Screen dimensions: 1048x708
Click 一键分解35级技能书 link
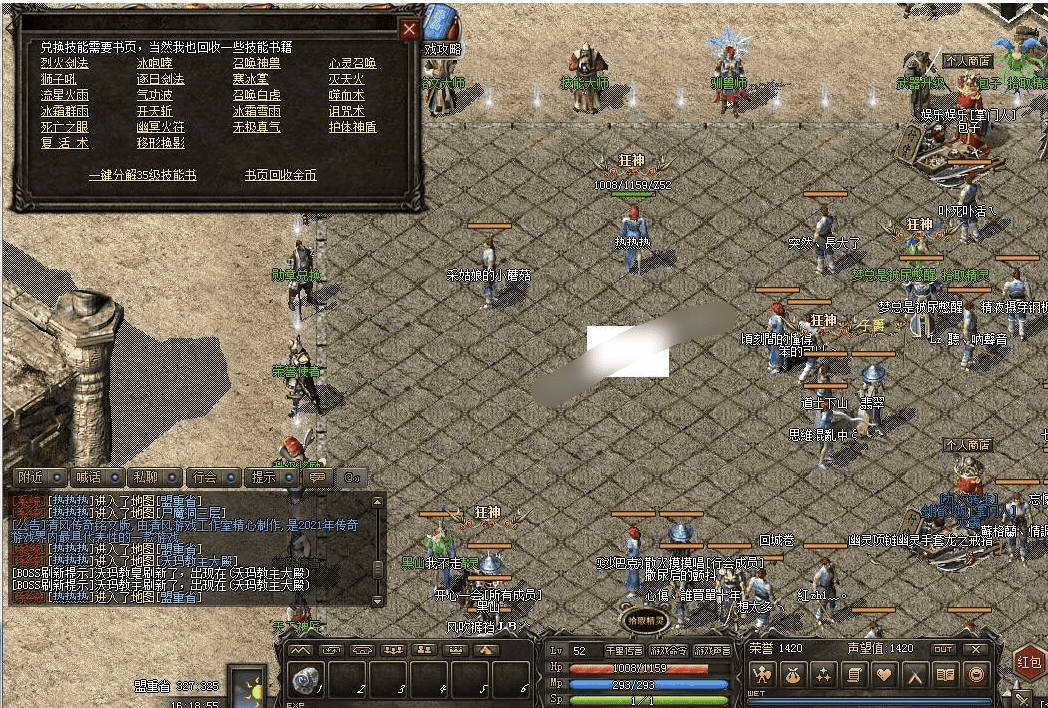[x=142, y=175]
